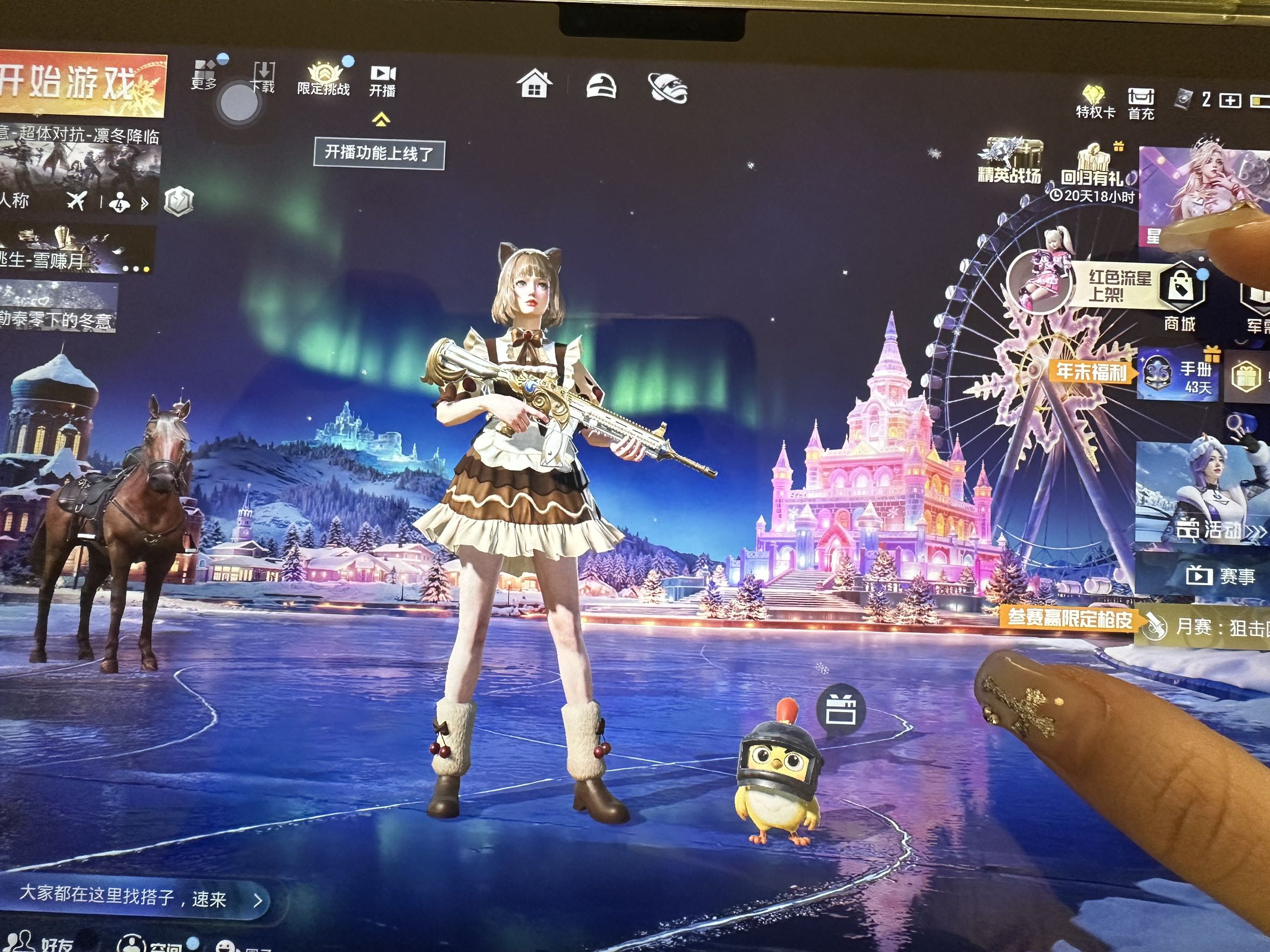
Task: Start streaming with the 开播 icon
Action: (382, 80)
